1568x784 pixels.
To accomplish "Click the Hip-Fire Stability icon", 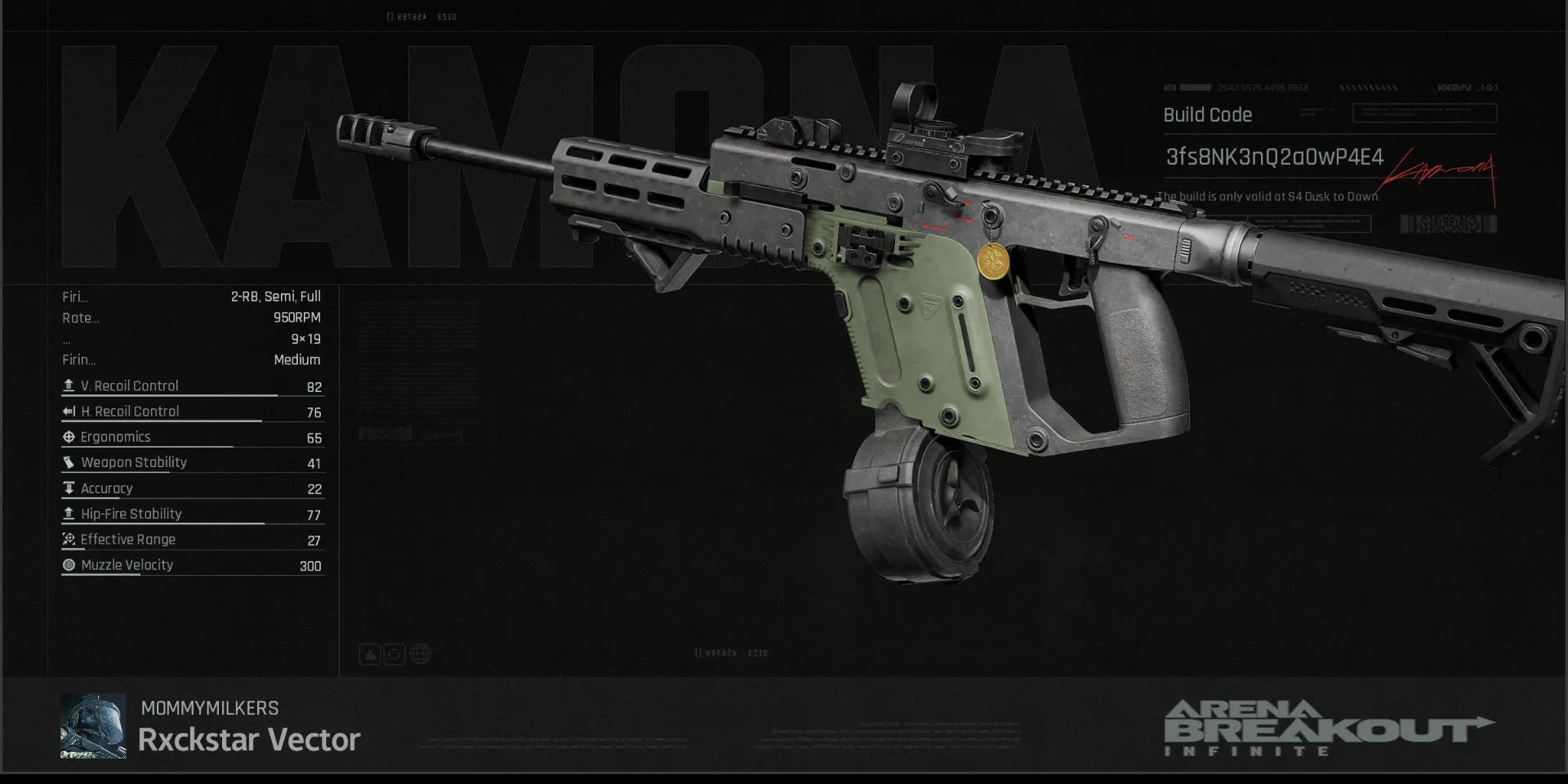I will coord(69,514).
